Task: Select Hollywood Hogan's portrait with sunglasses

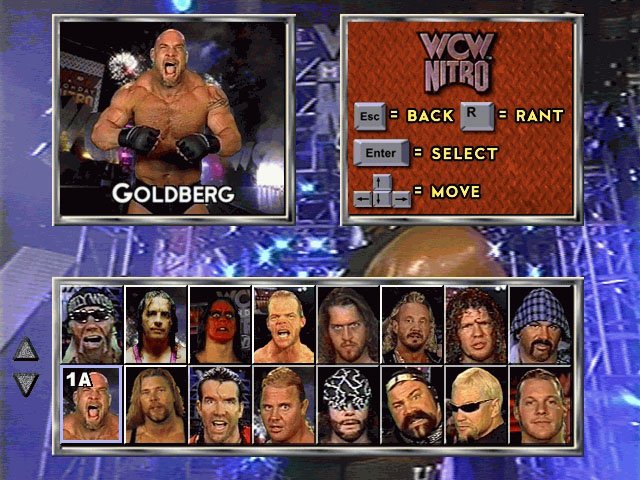Action: 92,325
